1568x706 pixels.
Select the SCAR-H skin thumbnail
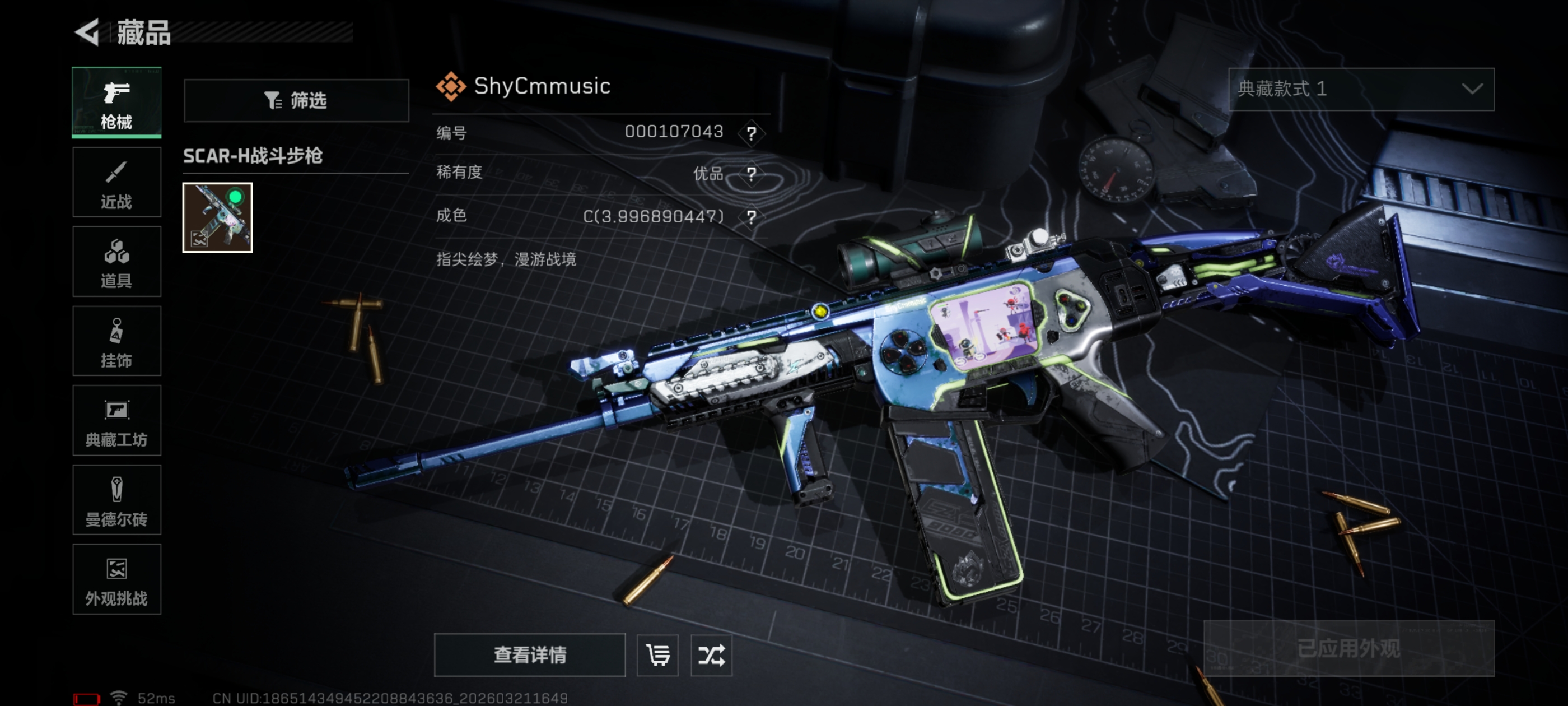(x=217, y=217)
